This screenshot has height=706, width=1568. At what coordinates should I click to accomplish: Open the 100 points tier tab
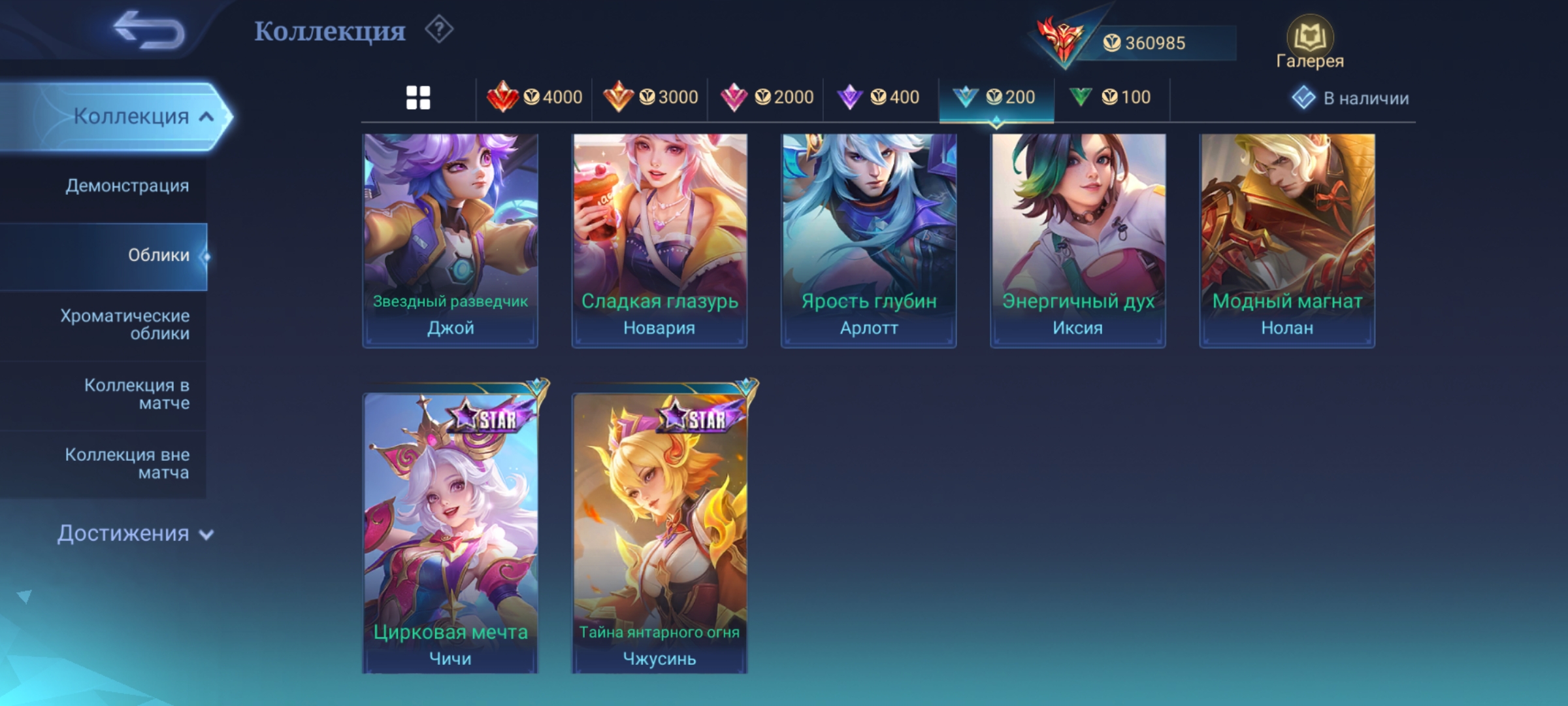[1110, 98]
